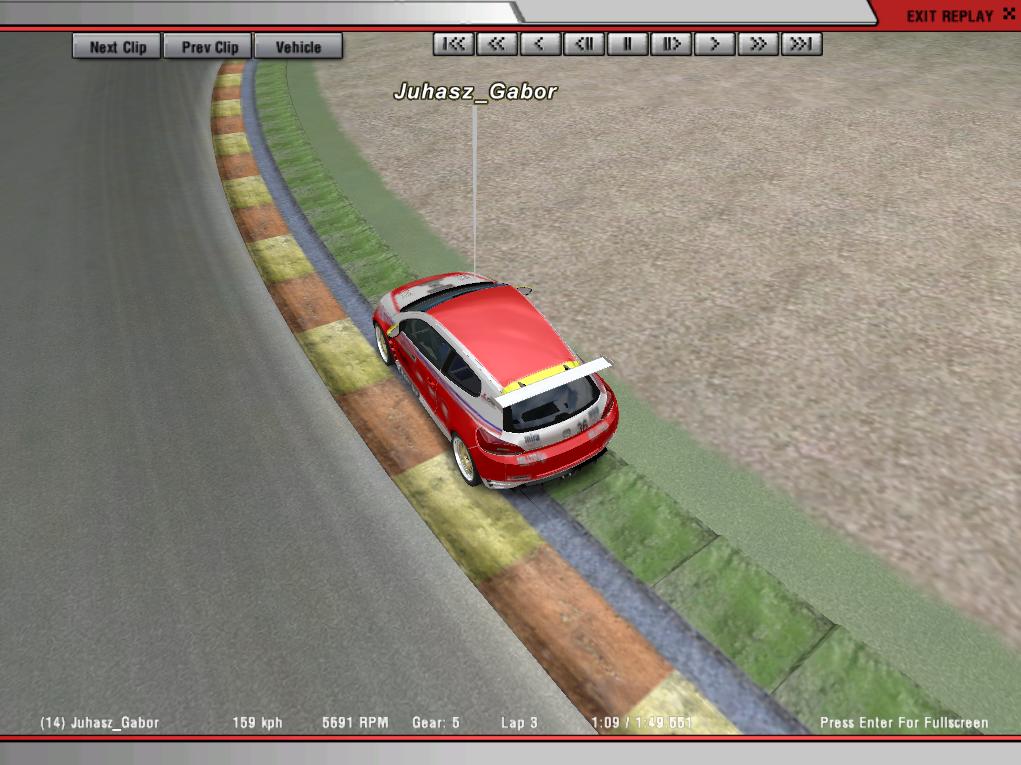Image resolution: width=1021 pixels, height=765 pixels.
Task: Step one frame backward
Action: pos(584,44)
